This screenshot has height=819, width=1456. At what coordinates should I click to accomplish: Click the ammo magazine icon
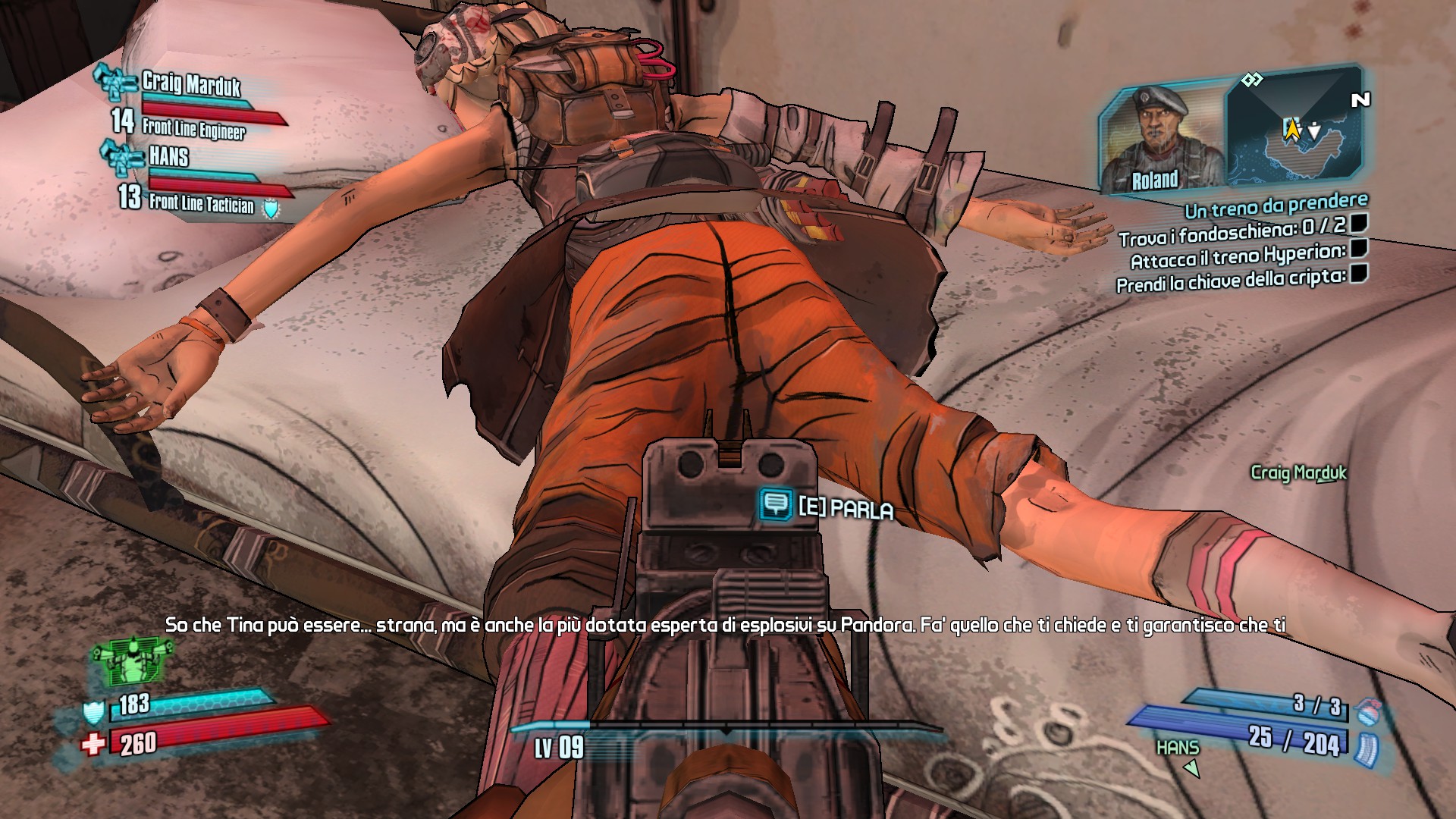click(x=1367, y=749)
